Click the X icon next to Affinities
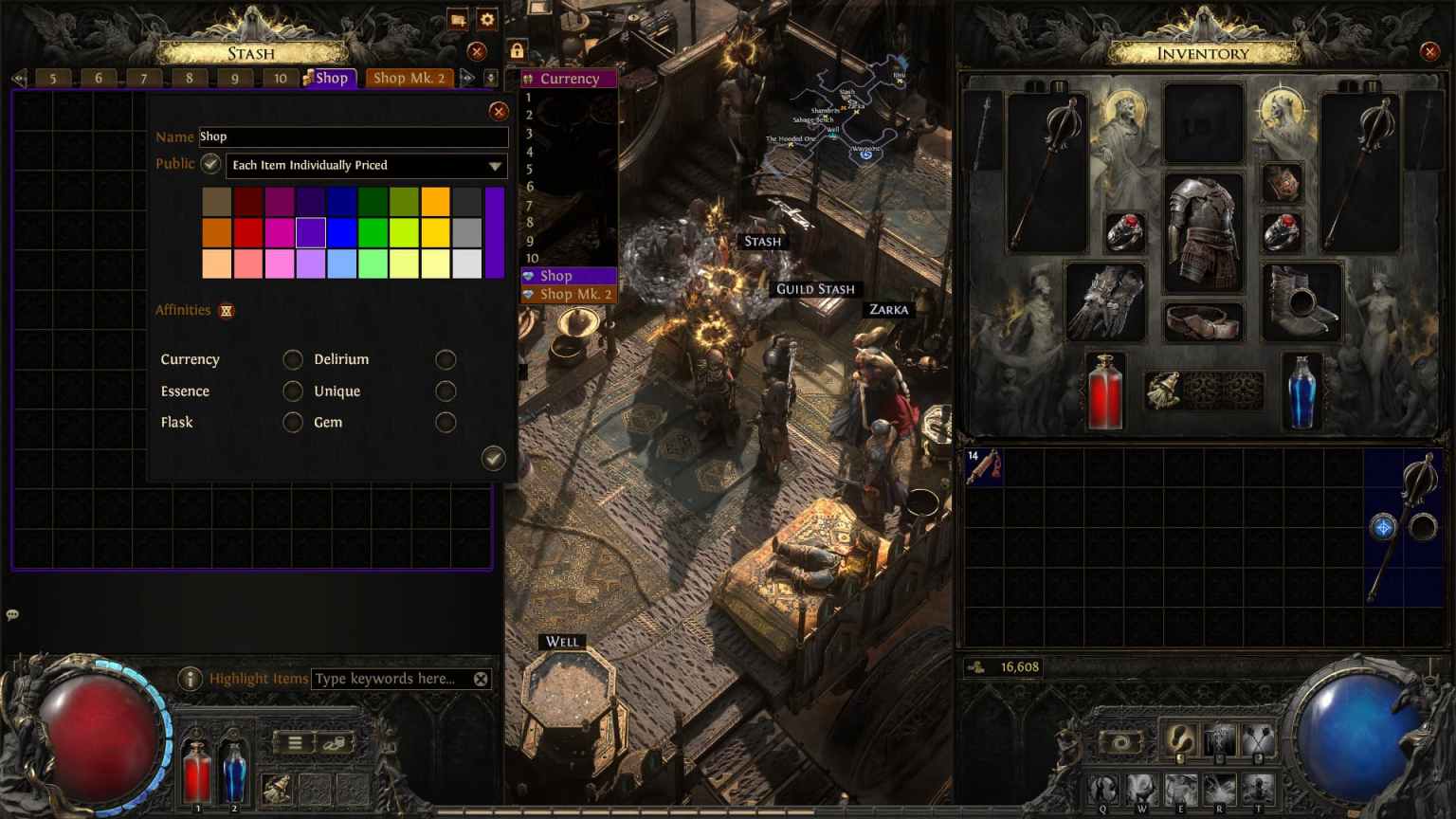Image resolution: width=1456 pixels, height=819 pixels. (227, 311)
